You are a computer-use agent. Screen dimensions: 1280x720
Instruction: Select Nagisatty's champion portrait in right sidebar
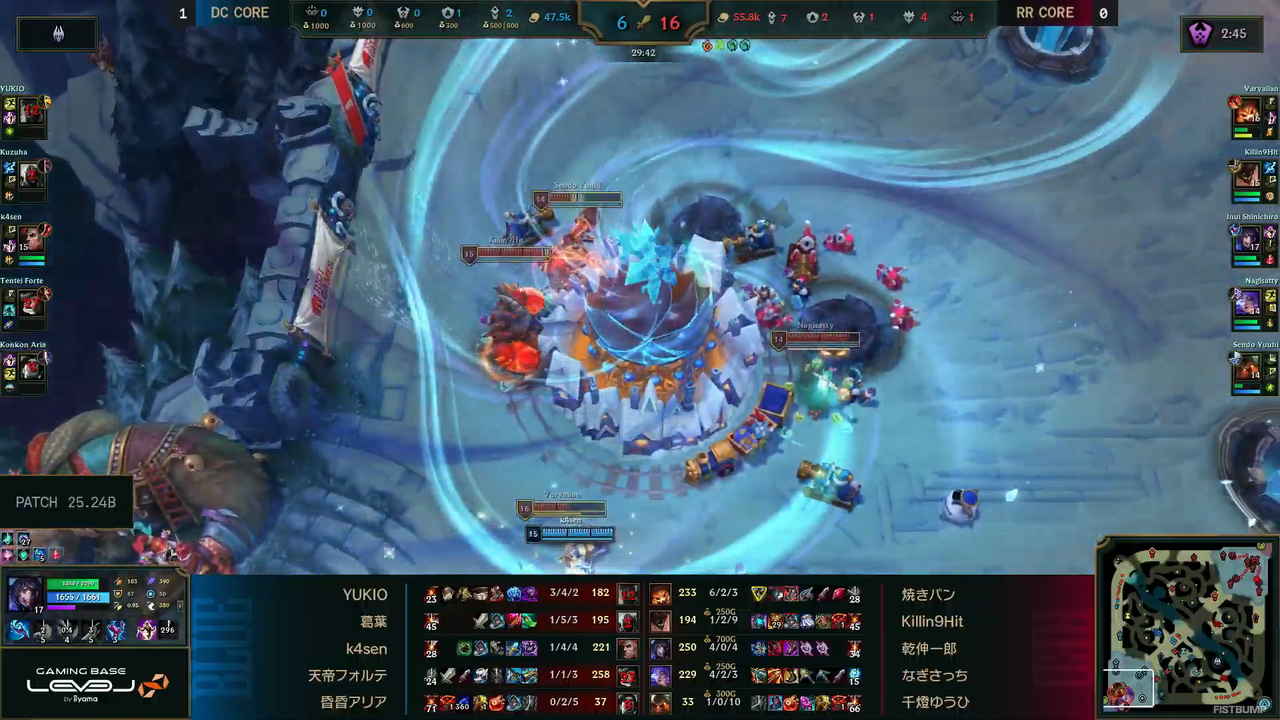[1247, 303]
